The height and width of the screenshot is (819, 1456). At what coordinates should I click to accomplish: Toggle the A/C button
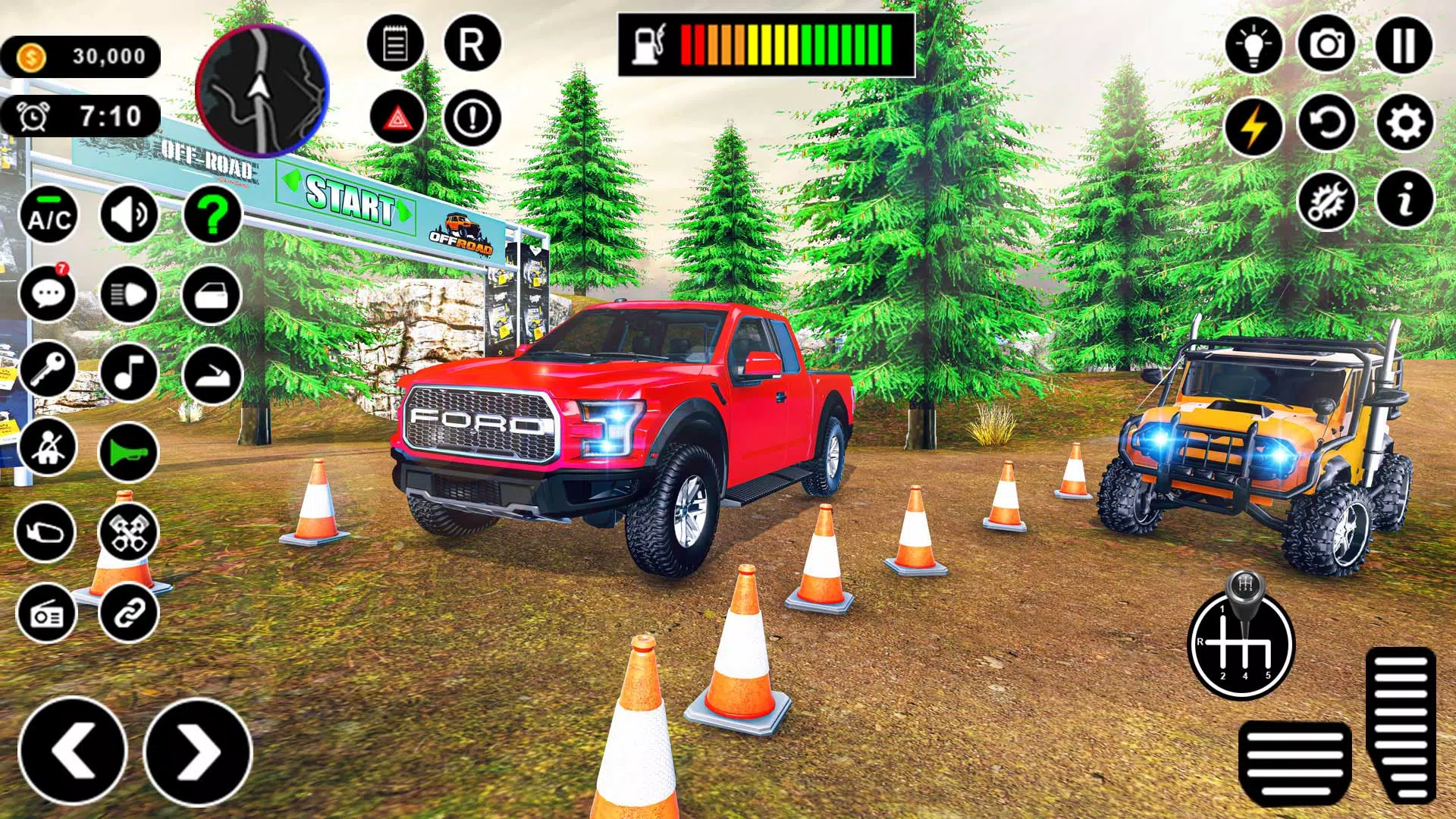click(x=49, y=215)
